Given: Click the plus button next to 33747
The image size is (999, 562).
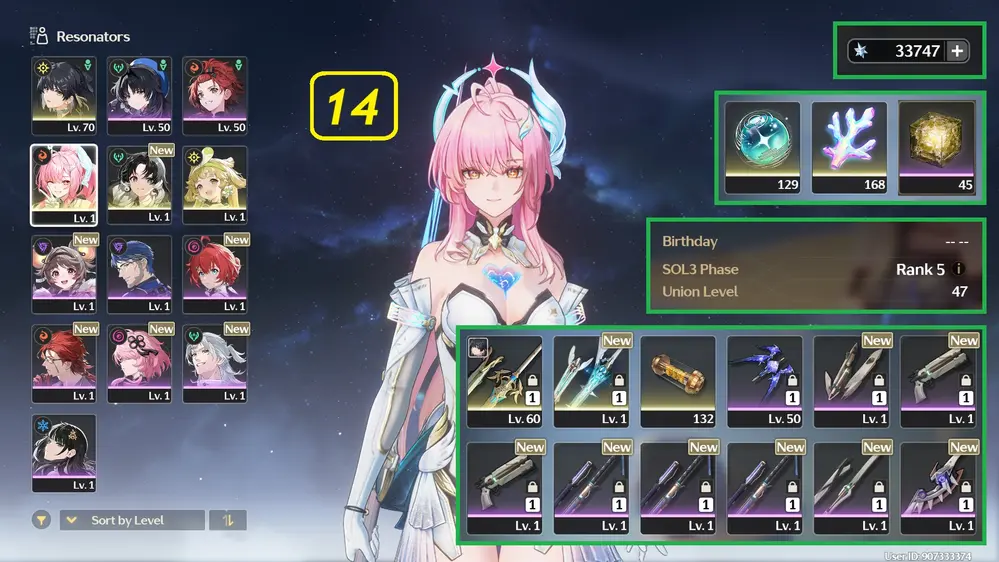Looking at the screenshot, I should click(x=957, y=51).
